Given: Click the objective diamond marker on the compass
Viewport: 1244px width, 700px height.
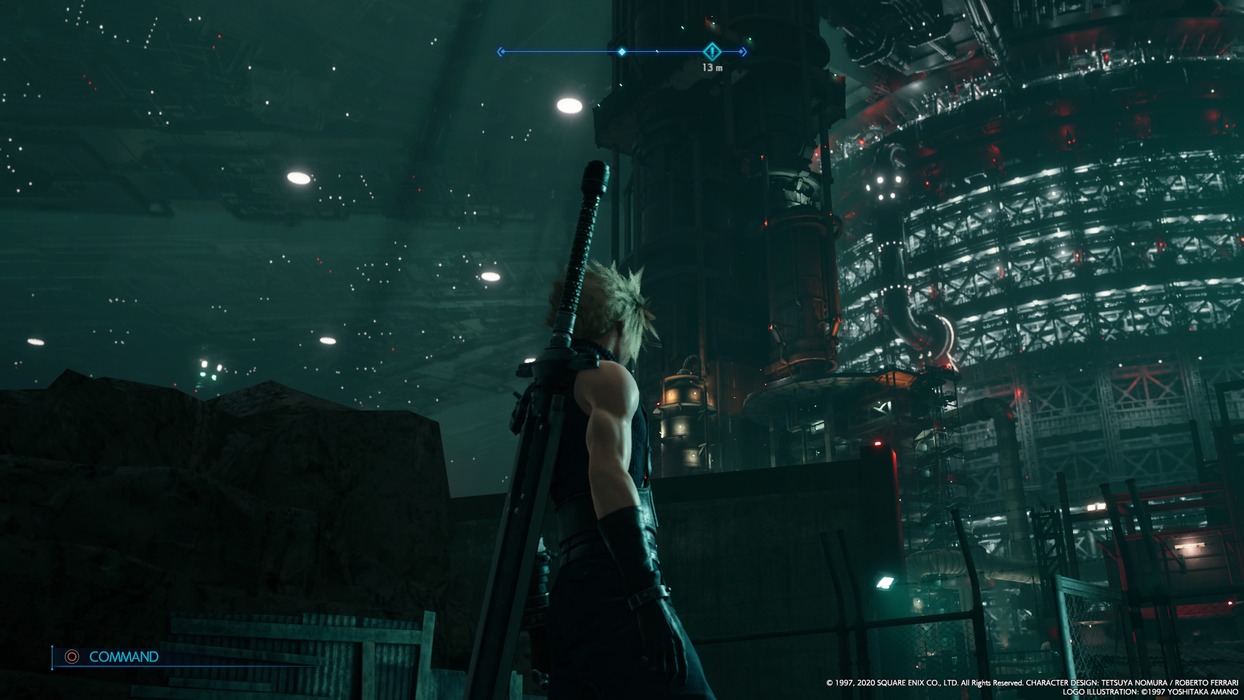Looking at the screenshot, I should coord(711,51).
